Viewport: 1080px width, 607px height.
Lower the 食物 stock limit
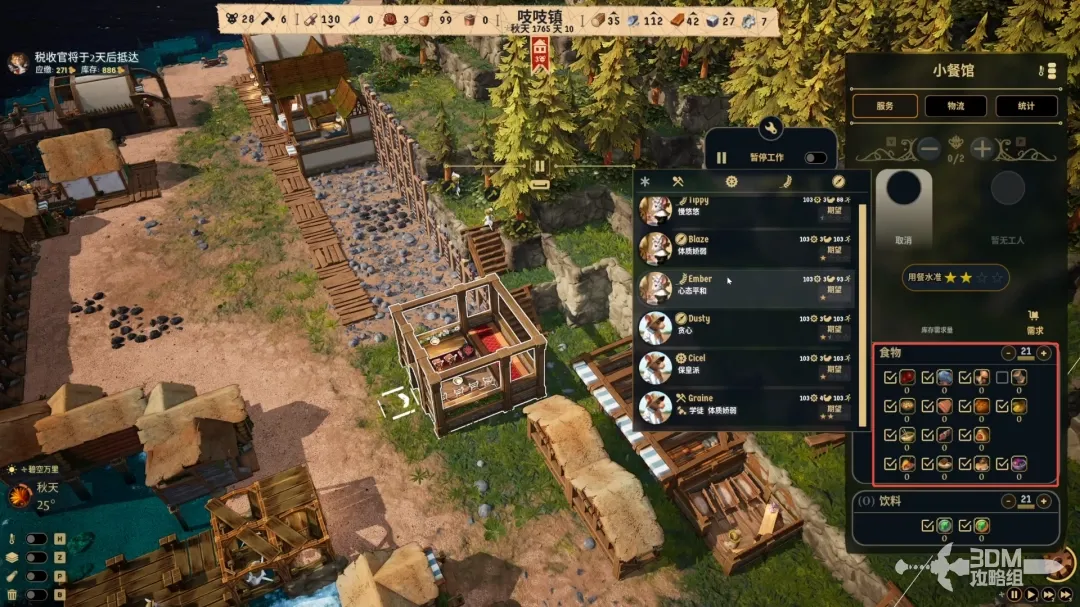pos(1008,353)
